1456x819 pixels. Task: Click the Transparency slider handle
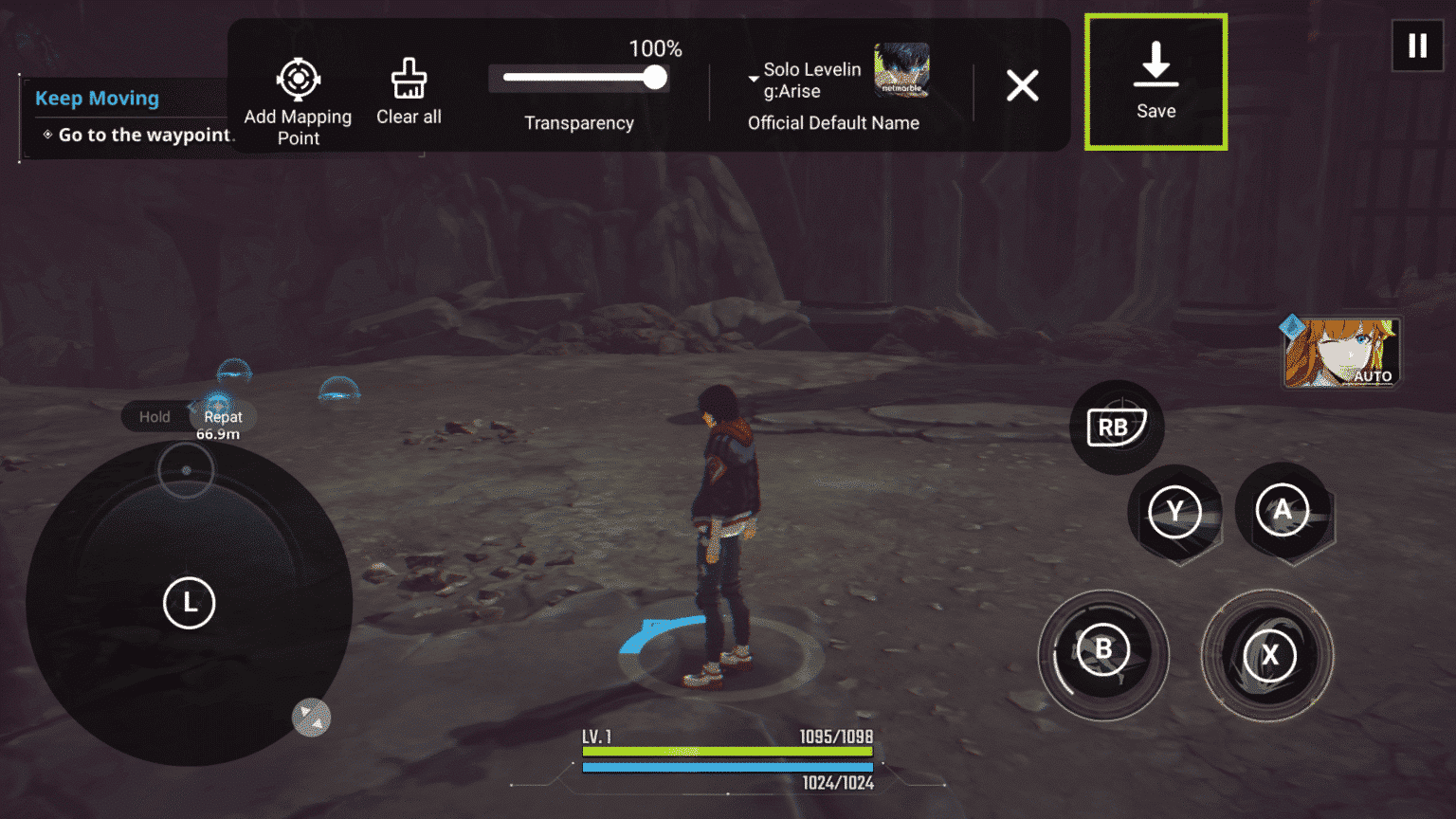click(654, 78)
